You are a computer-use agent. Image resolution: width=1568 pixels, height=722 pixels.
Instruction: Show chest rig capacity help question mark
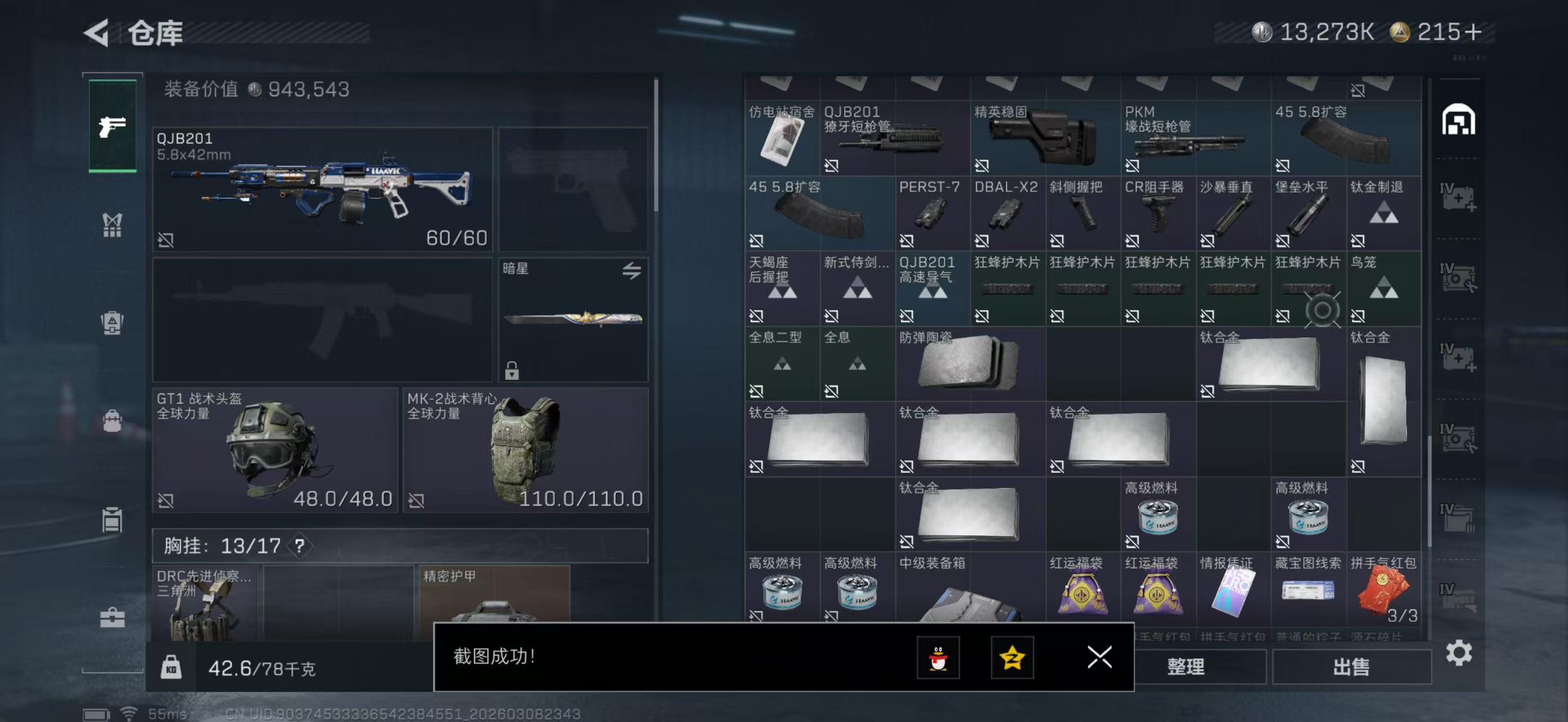(299, 545)
